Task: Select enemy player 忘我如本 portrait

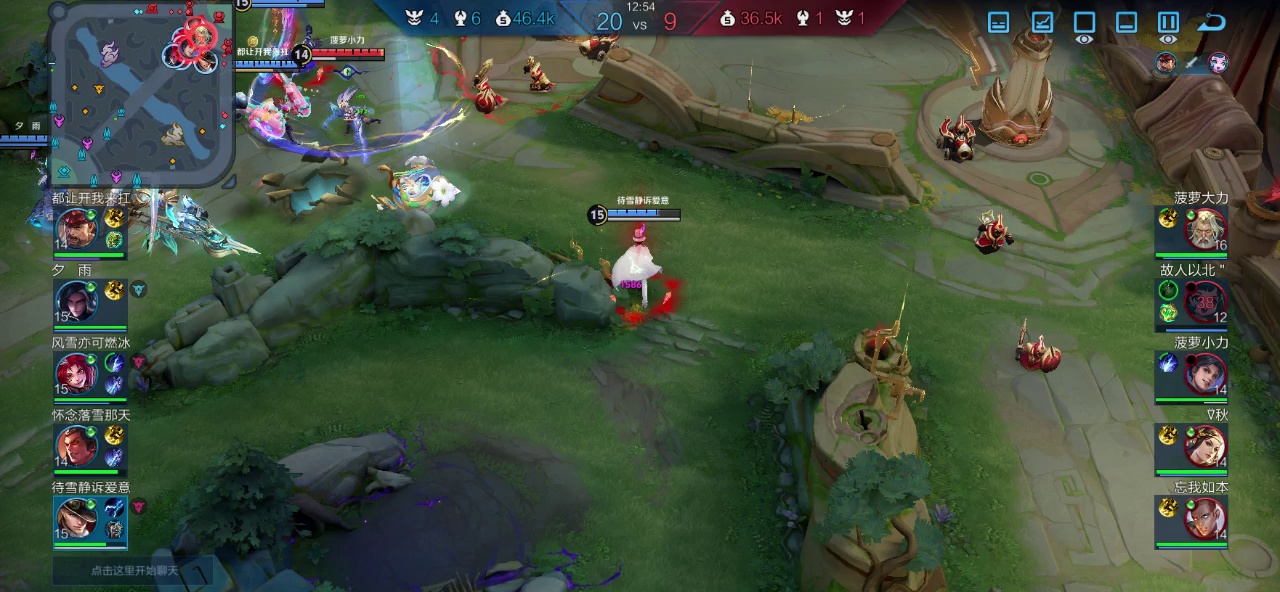Action: click(1204, 518)
